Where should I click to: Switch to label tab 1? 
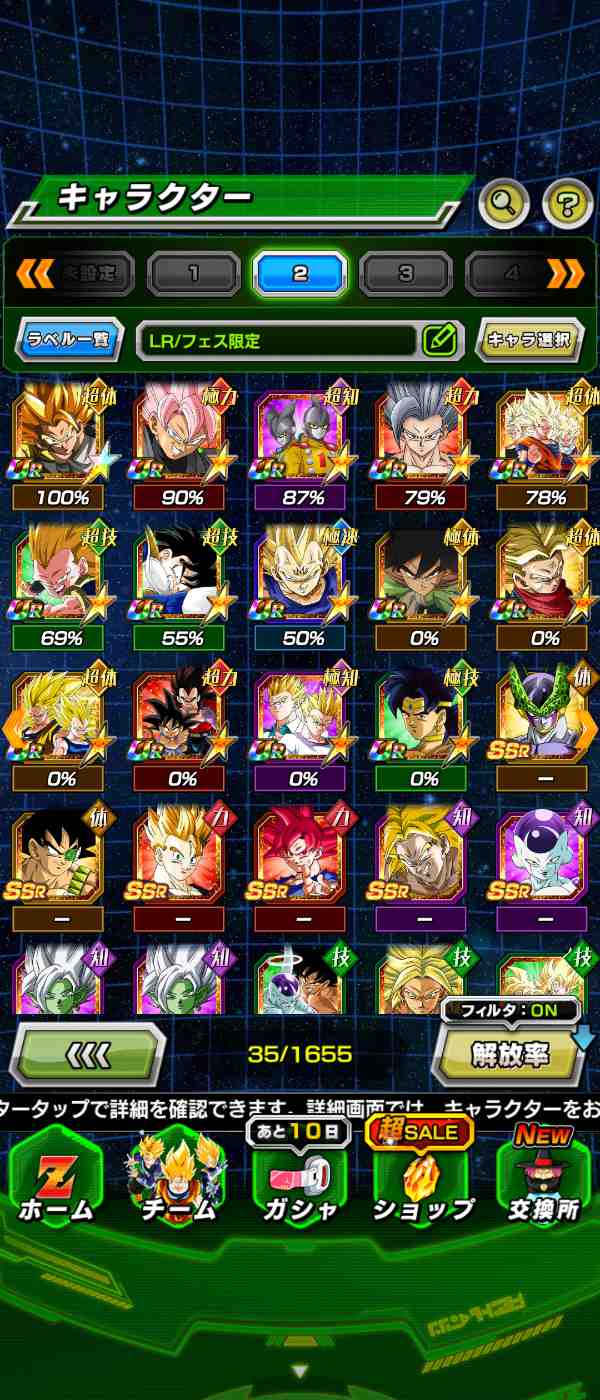coord(194,274)
